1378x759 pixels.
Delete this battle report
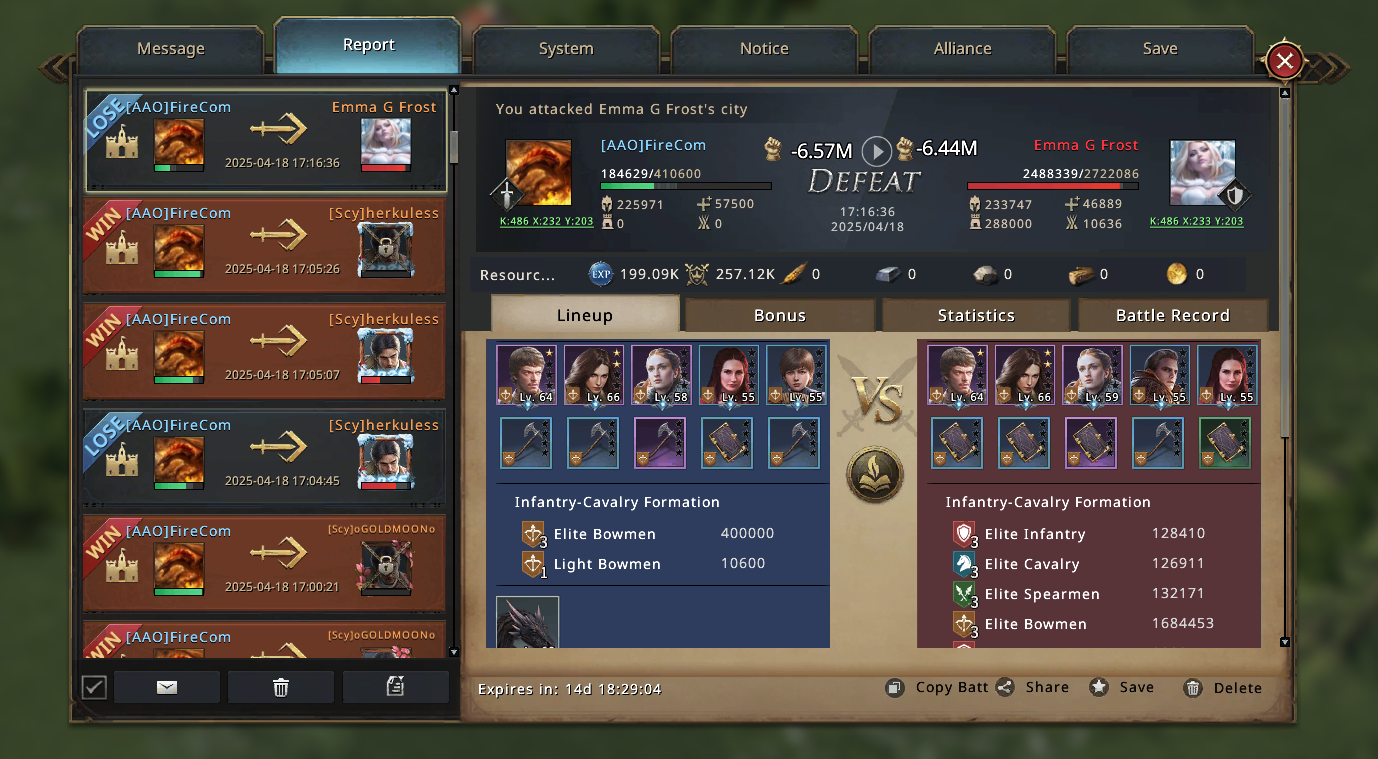tap(1223, 688)
